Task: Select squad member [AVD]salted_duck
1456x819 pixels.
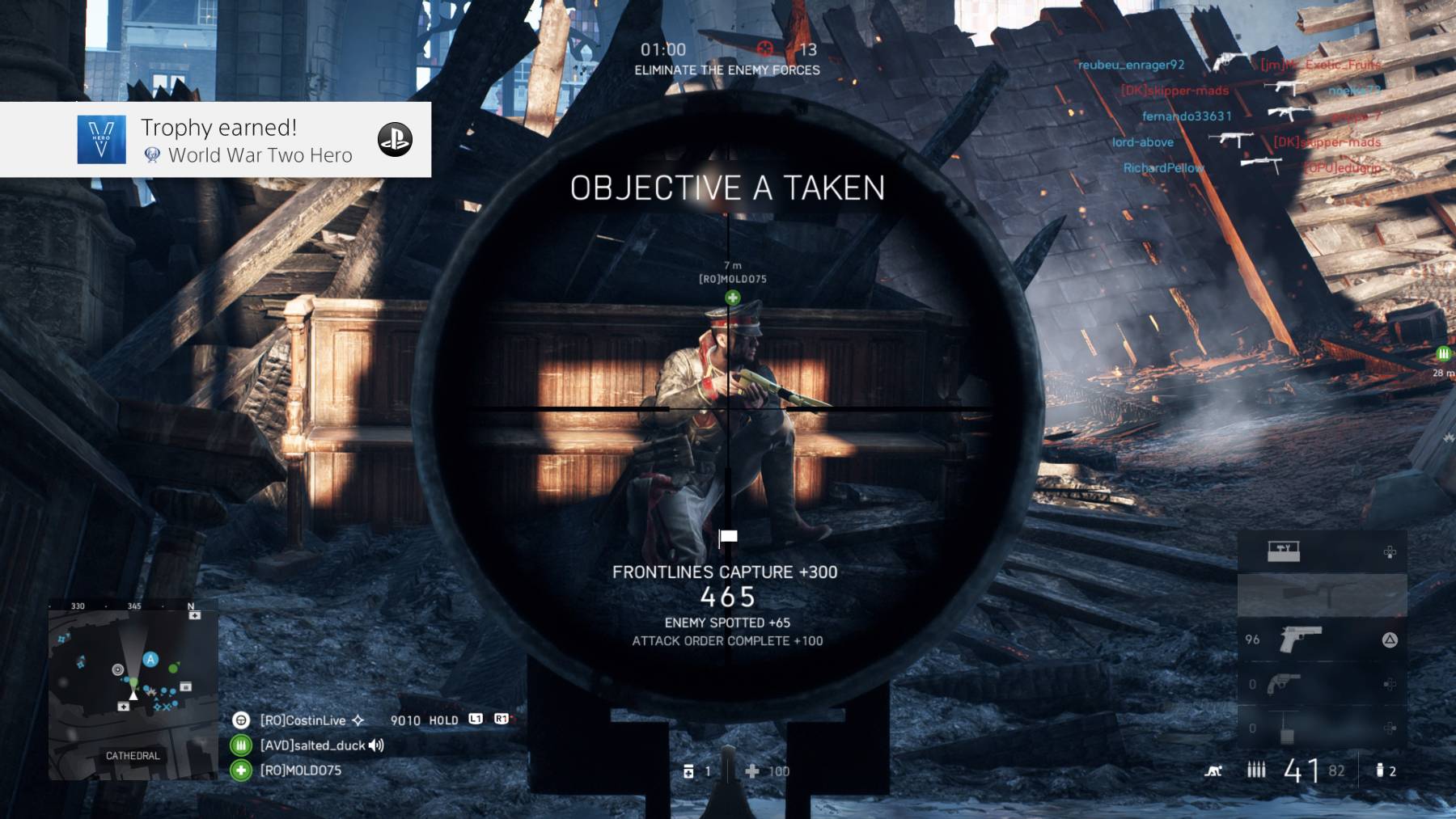Action: (x=312, y=745)
